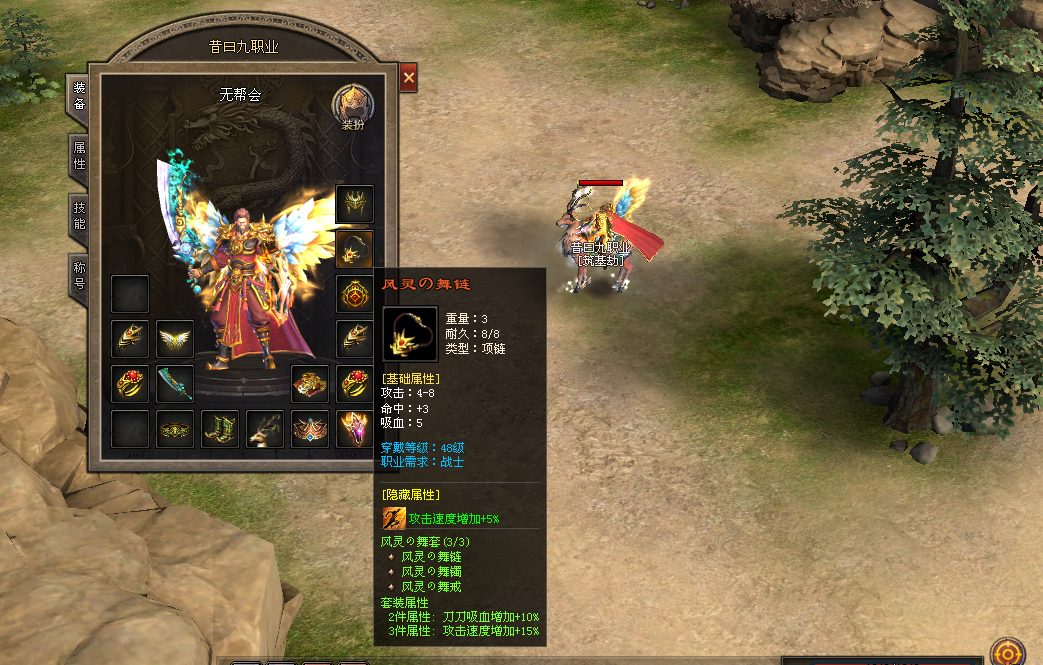Click the golden belt equipment slot
Image resolution: width=1043 pixels, height=665 pixels.
tap(175, 429)
